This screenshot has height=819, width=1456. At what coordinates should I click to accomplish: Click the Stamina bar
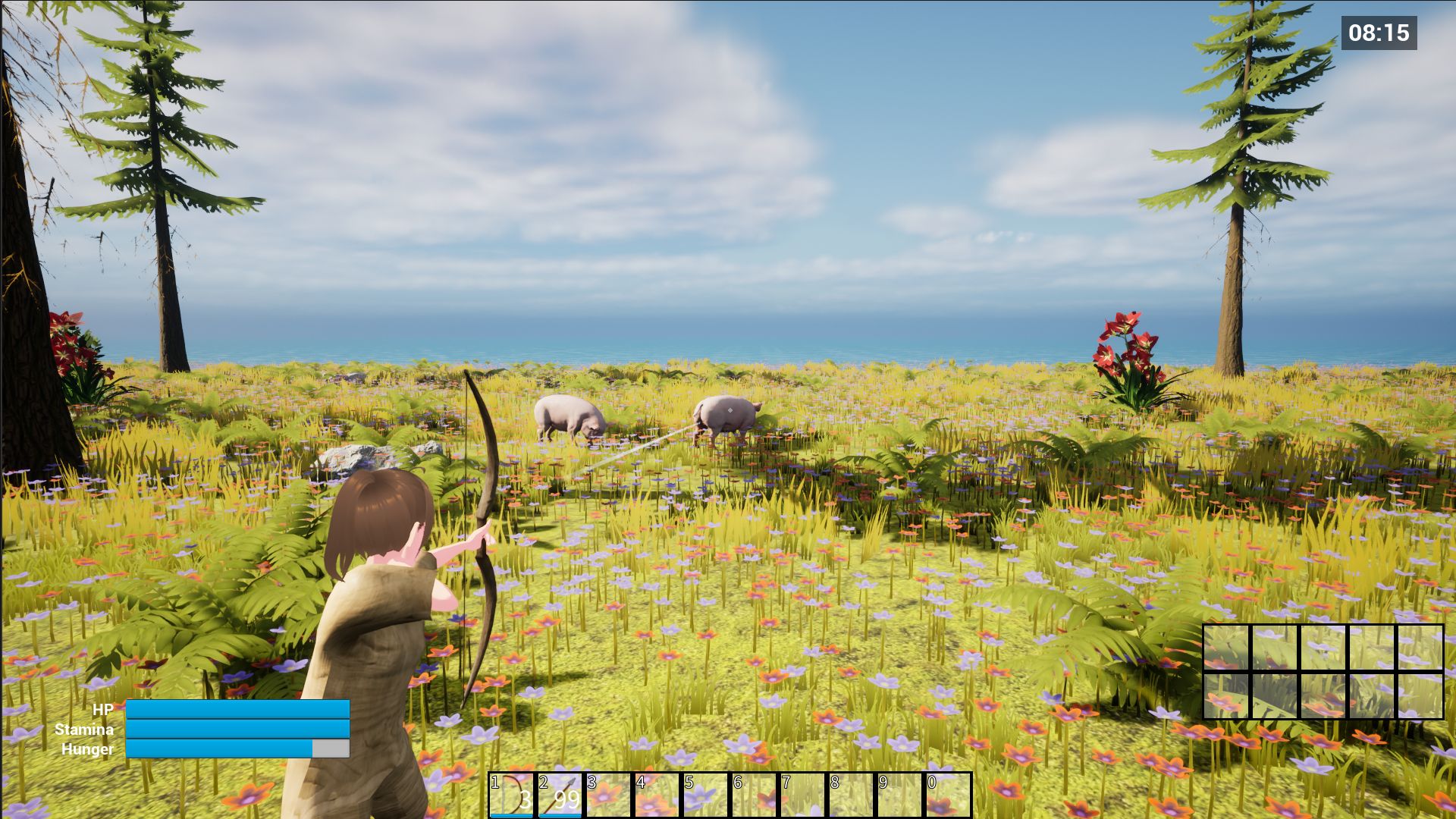[239, 730]
